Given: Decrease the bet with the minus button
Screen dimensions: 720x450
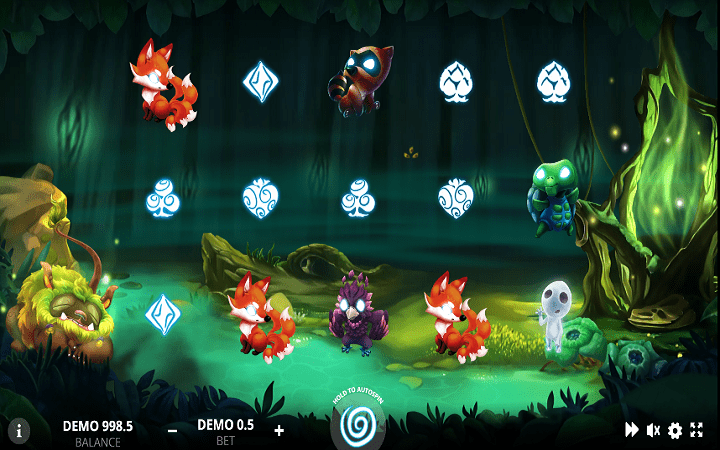Looking at the screenshot, I should 173,430.
